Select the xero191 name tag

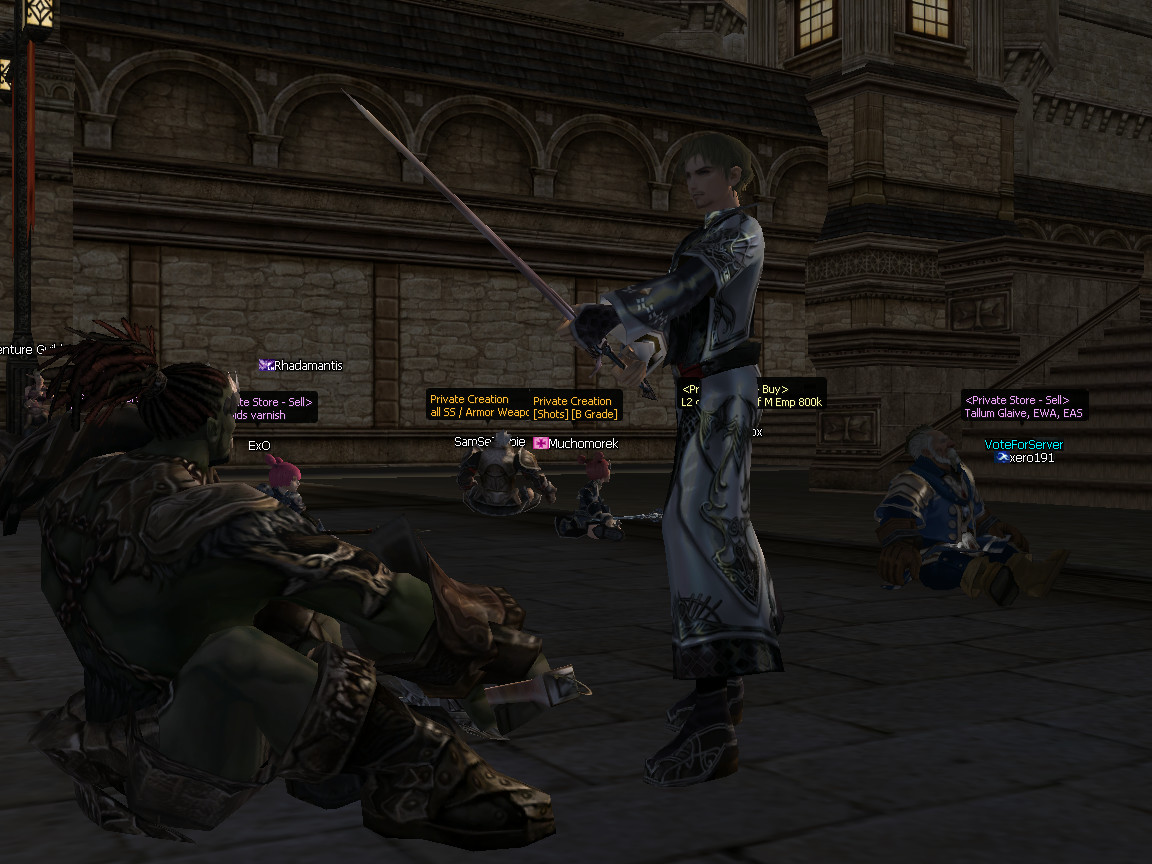point(1031,458)
